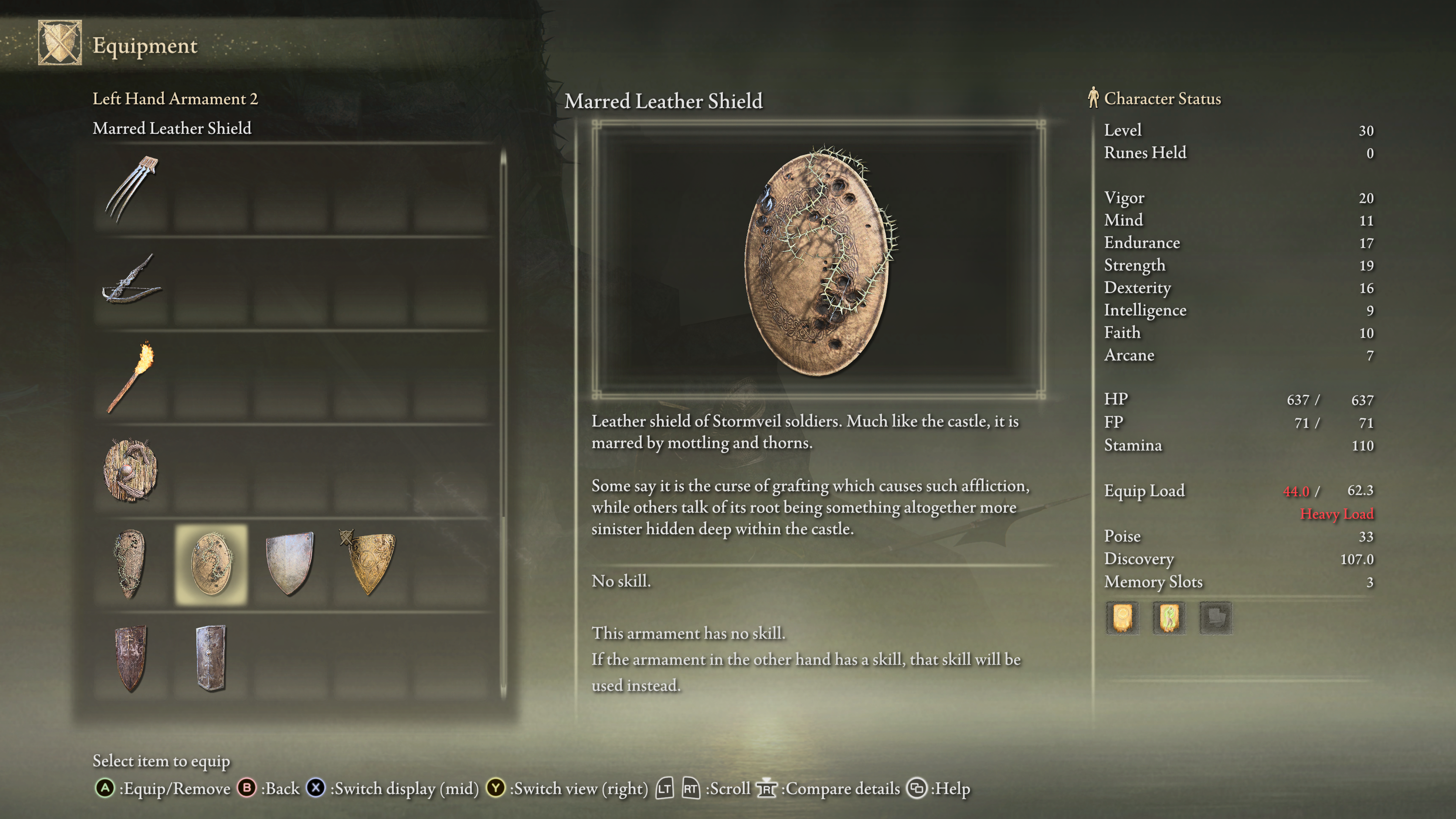Select the gray rectangular metal shield
Image resolution: width=1456 pixels, height=819 pixels.
tap(212, 658)
